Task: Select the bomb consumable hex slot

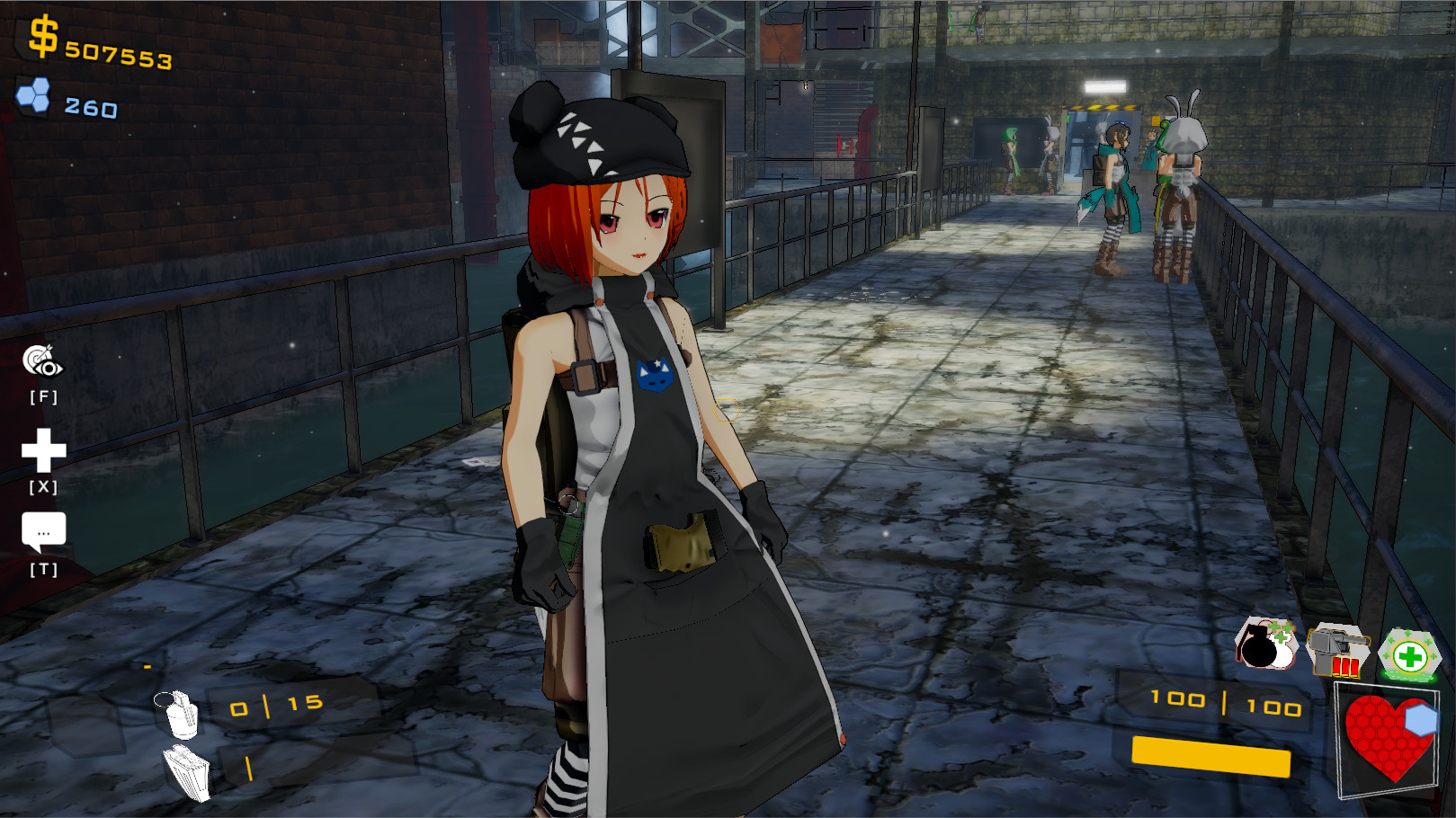Action: [x=1264, y=644]
